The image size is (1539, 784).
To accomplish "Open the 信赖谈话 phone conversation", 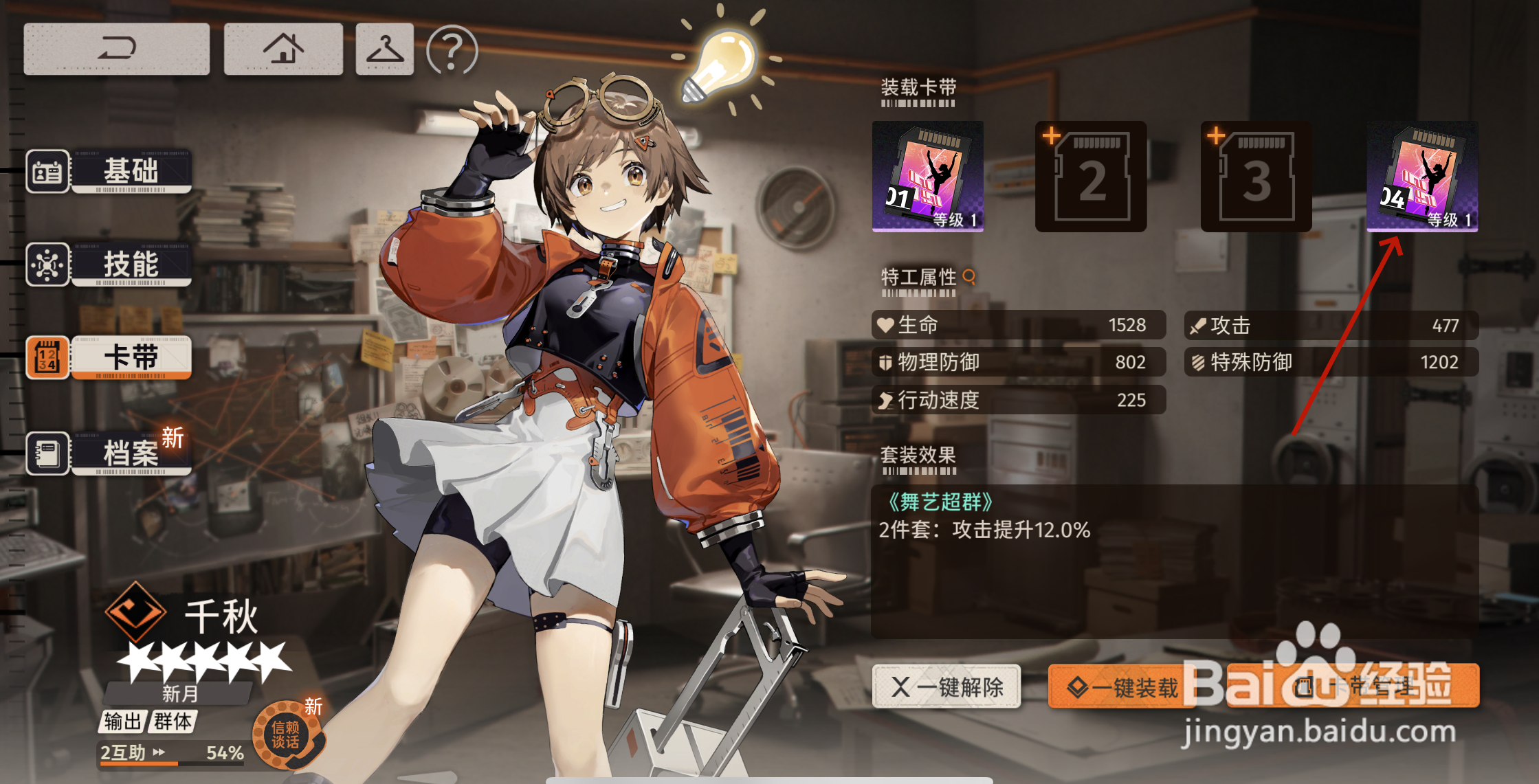I will pyautogui.click(x=287, y=735).
